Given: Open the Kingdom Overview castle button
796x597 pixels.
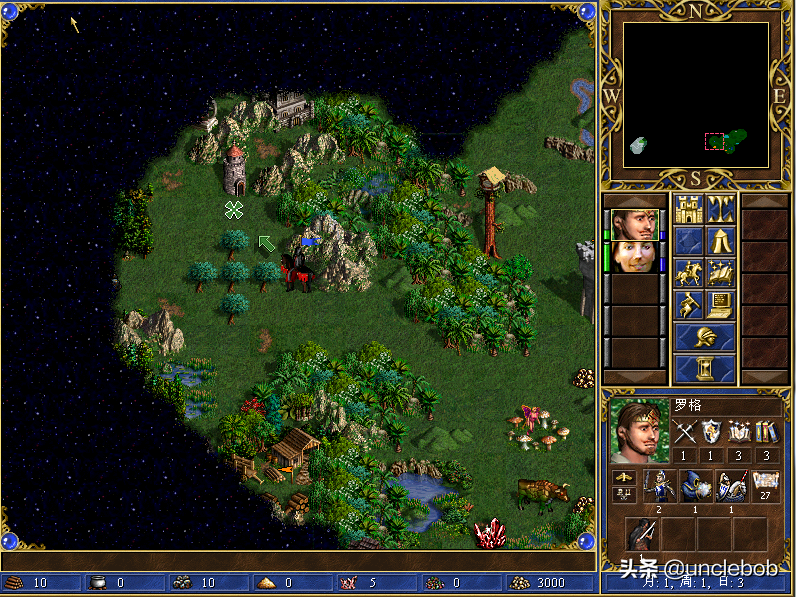Looking at the screenshot, I should click(688, 209).
